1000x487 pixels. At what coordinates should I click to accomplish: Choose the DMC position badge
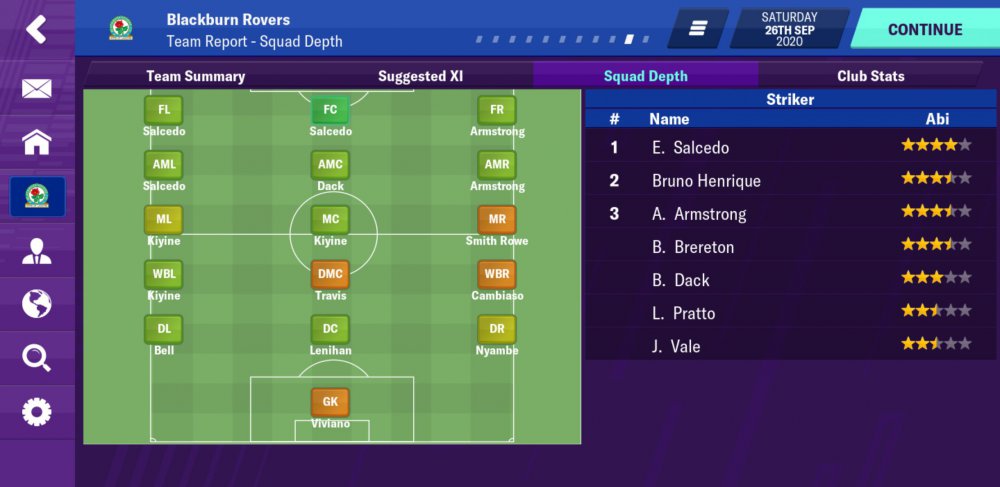click(x=330, y=273)
